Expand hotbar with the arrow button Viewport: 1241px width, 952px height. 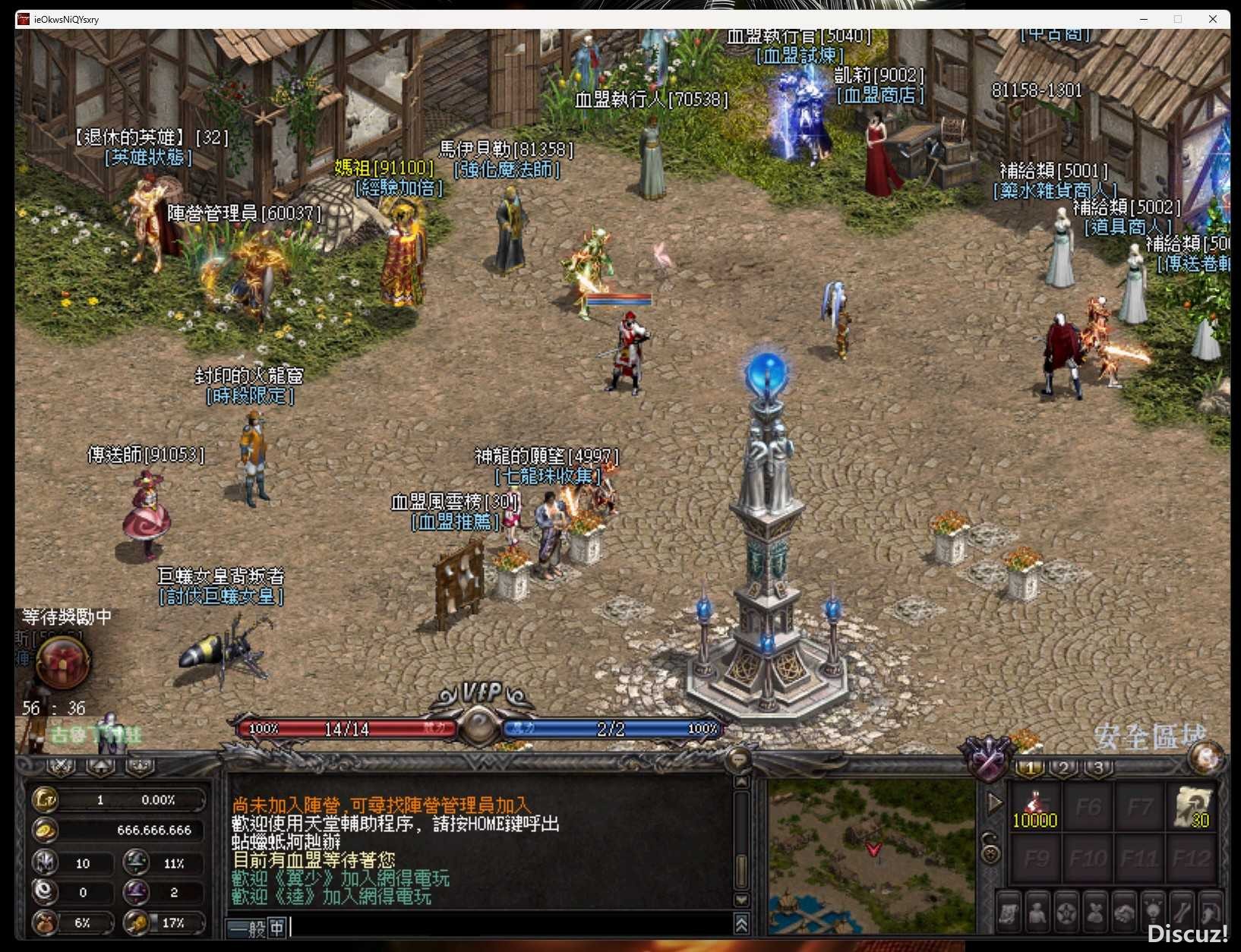pyautogui.click(x=994, y=803)
